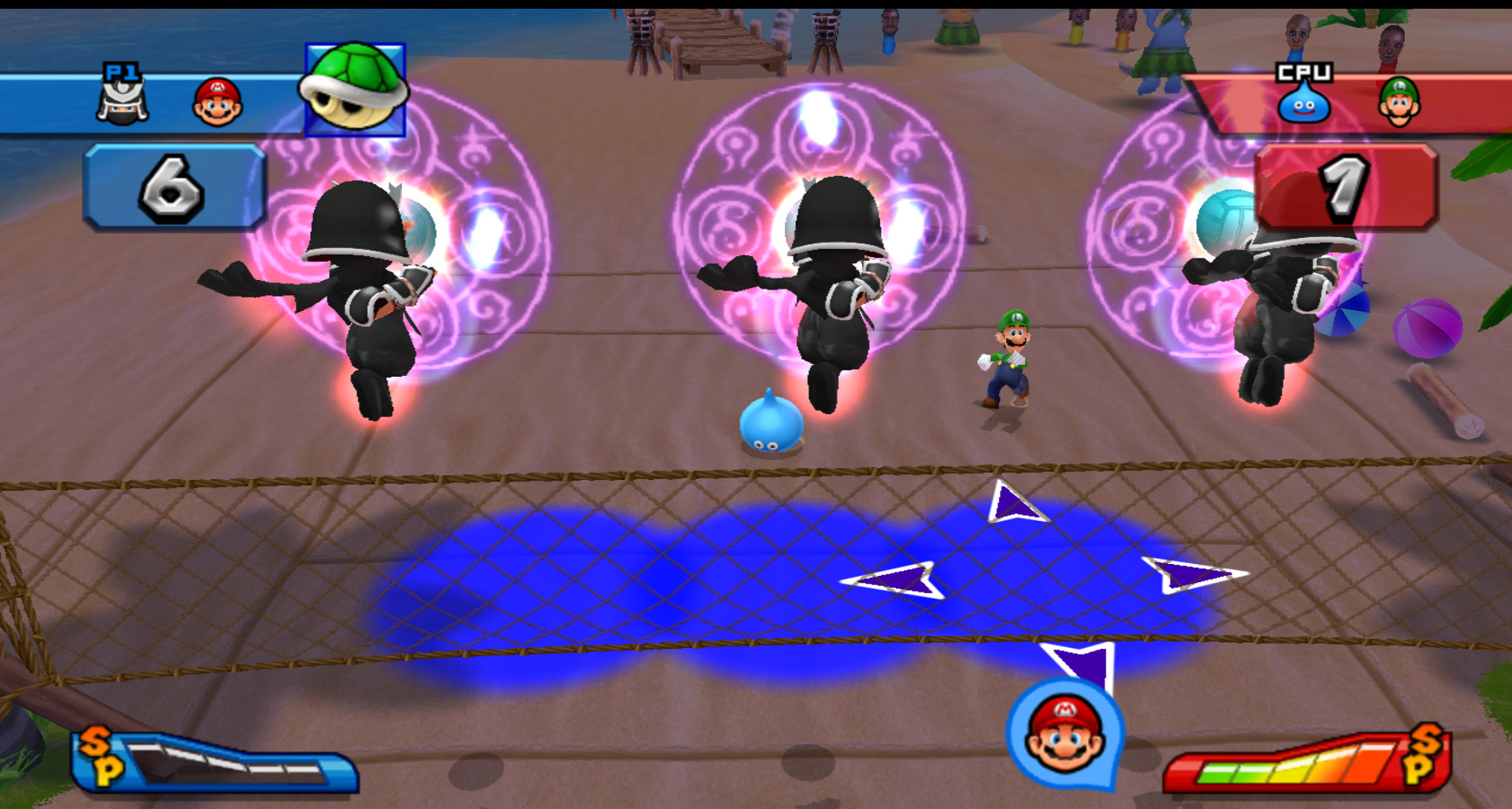Click the Mii helmet icon next to P1

click(x=123, y=102)
